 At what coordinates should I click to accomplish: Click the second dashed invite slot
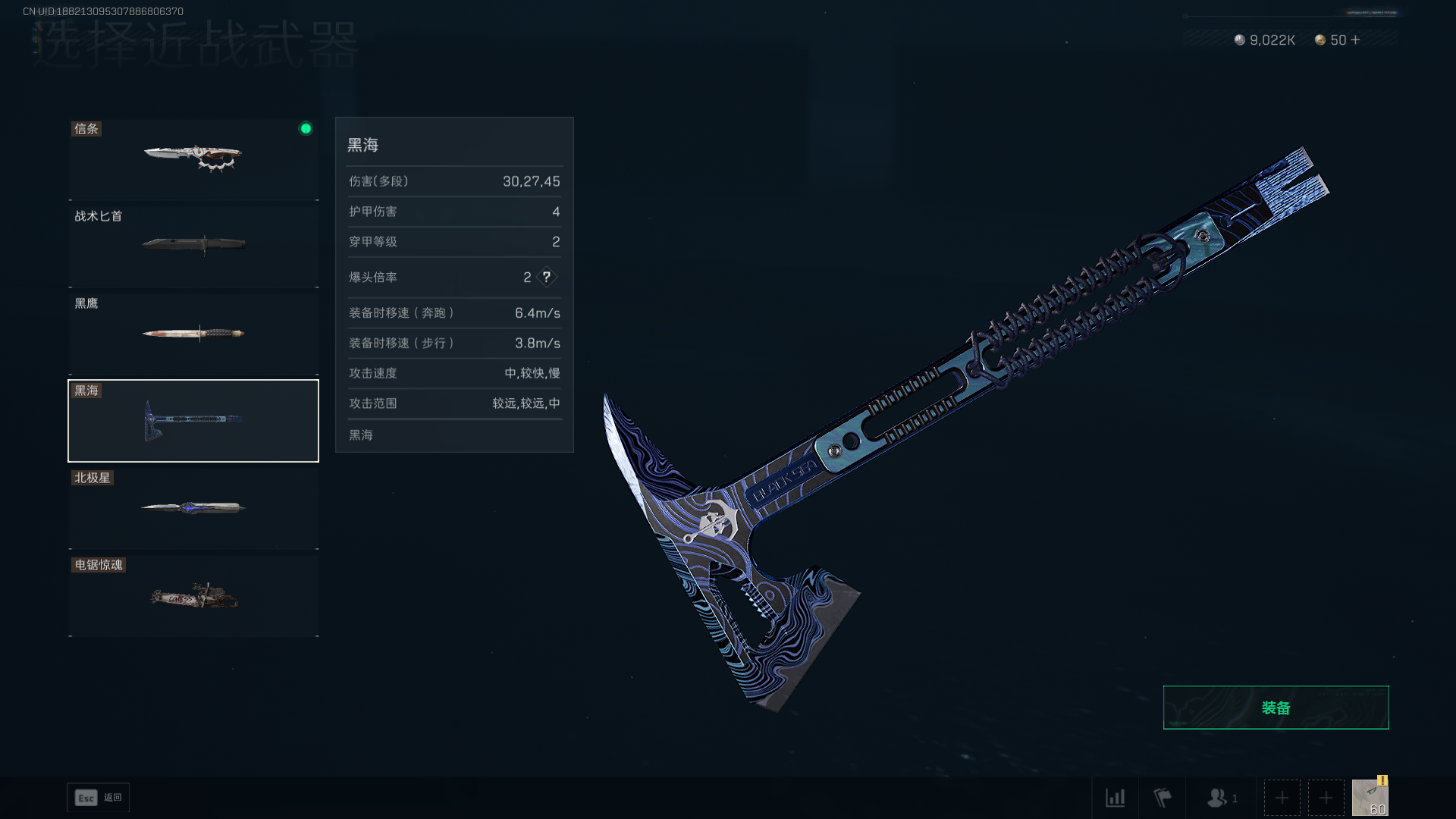[1326, 798]
